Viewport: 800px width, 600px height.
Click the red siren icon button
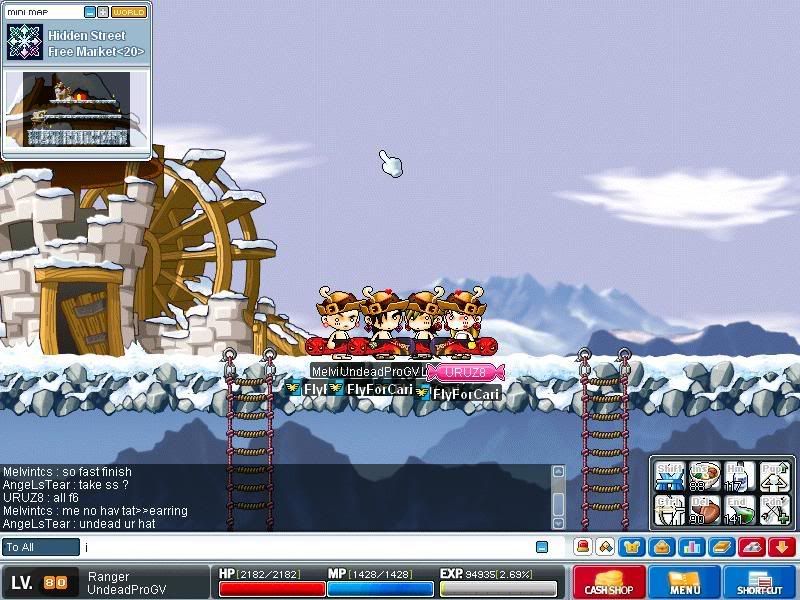pos(582,547)
